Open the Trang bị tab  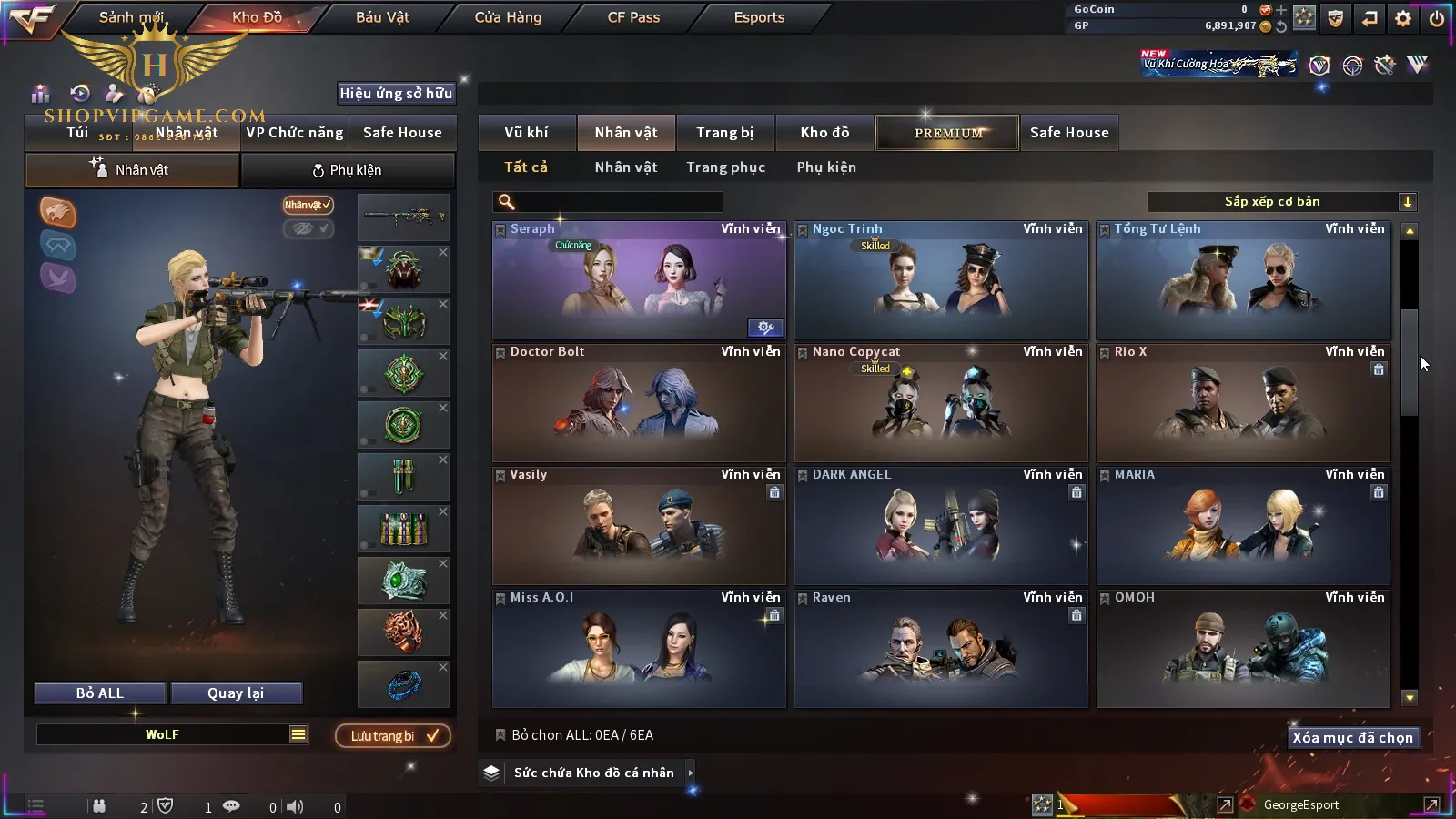click(x=724, y=133)
